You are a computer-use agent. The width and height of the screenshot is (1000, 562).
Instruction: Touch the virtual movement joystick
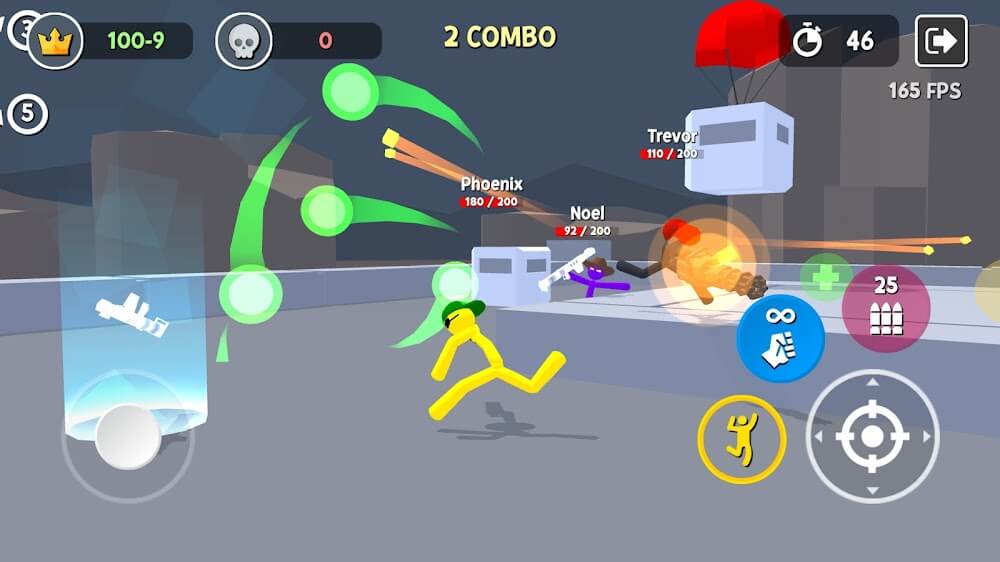[128, 436]
